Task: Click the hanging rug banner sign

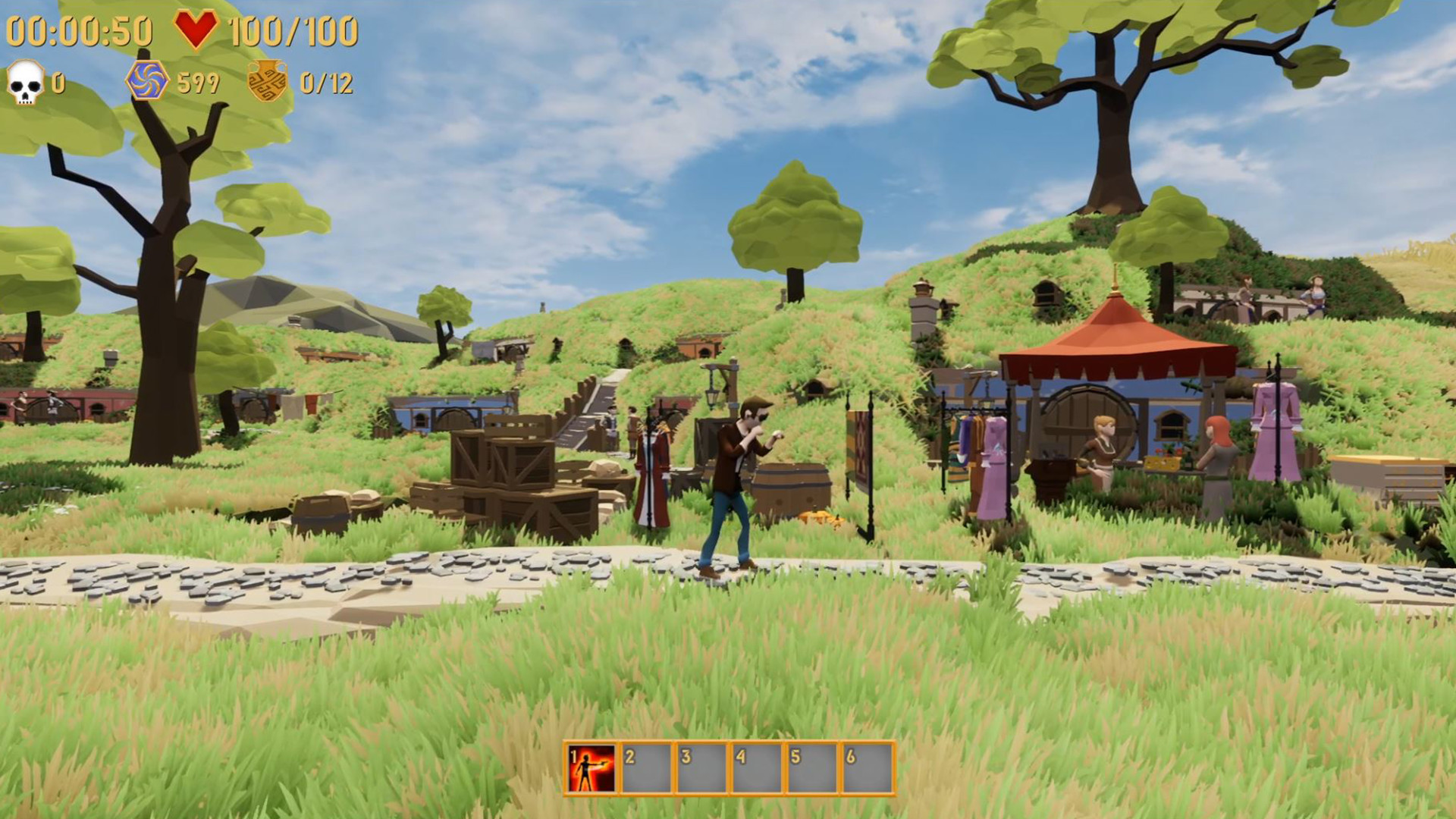Action: [x=861, y=444]
